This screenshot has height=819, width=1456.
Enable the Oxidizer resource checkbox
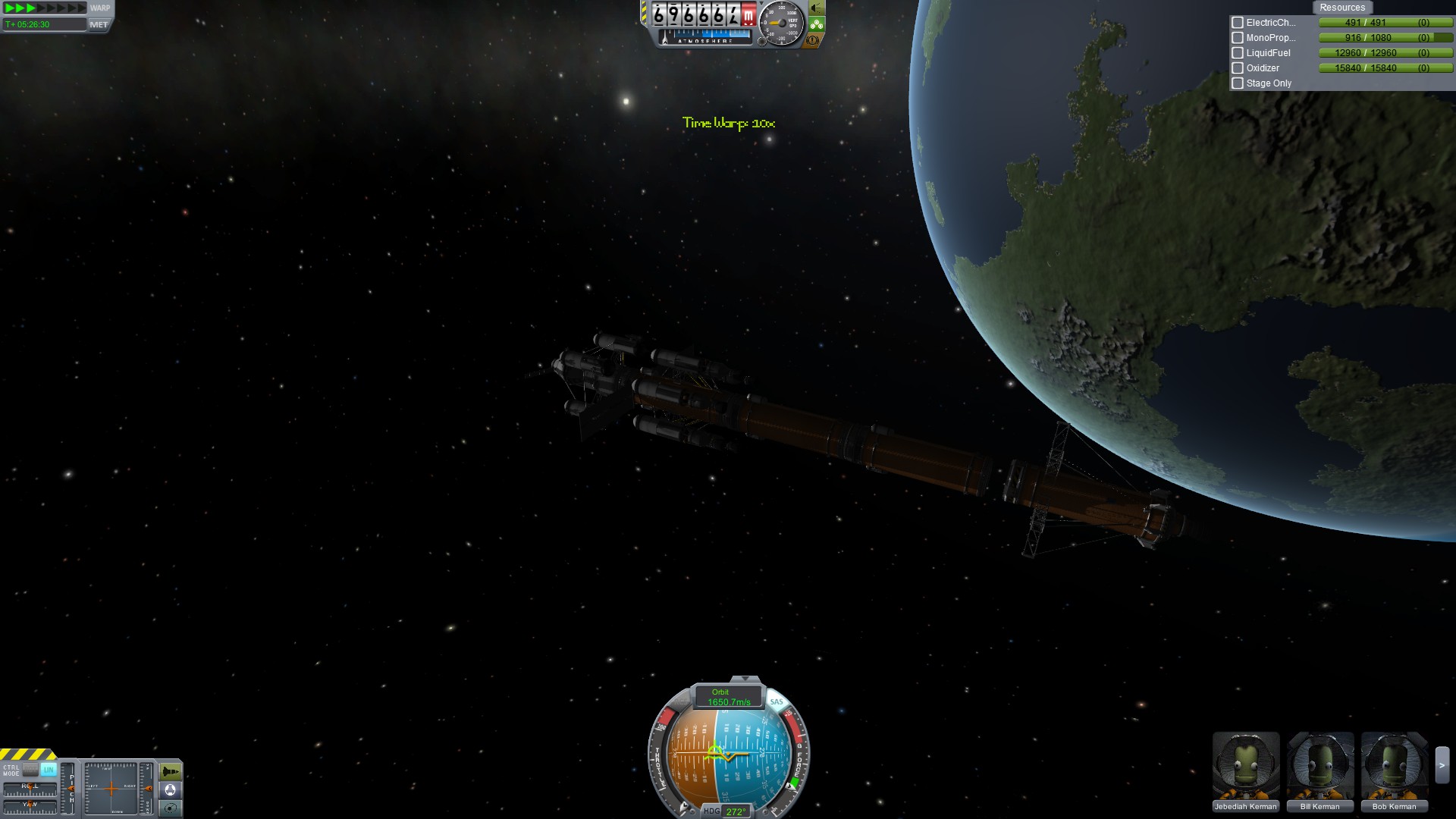pos(1238,68)
